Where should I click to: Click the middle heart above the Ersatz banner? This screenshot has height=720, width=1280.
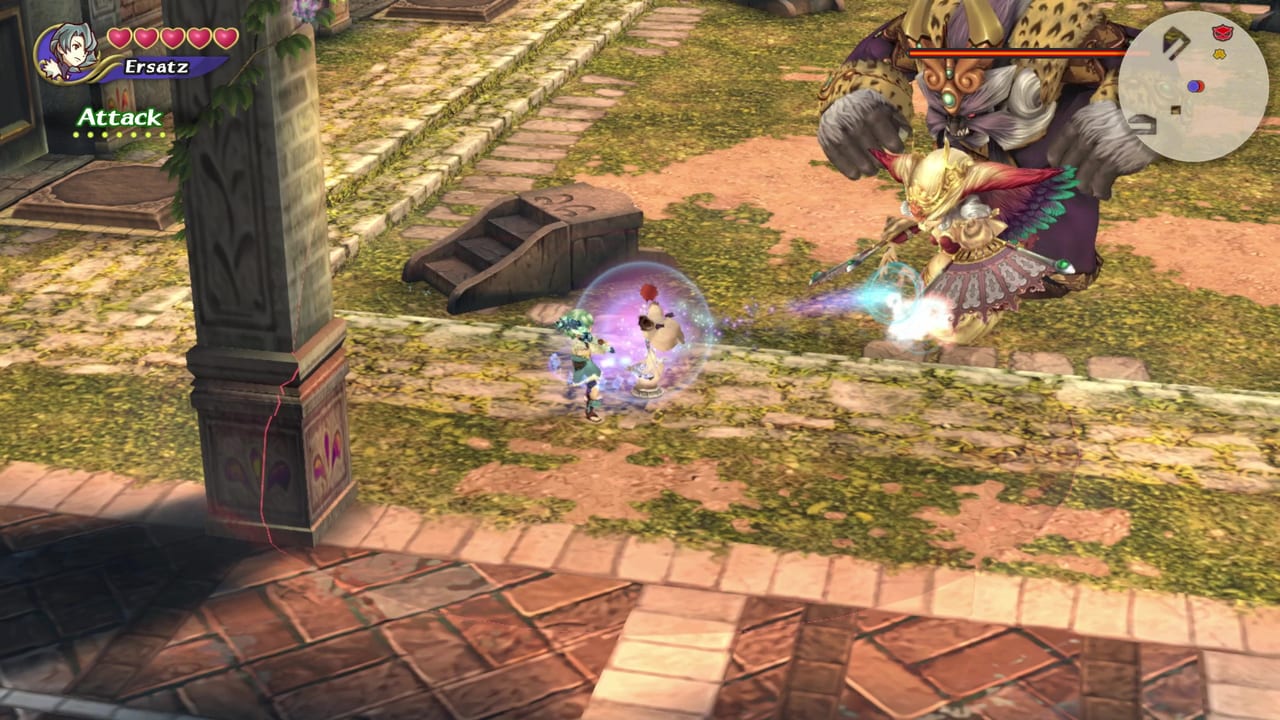pos(172,37)
